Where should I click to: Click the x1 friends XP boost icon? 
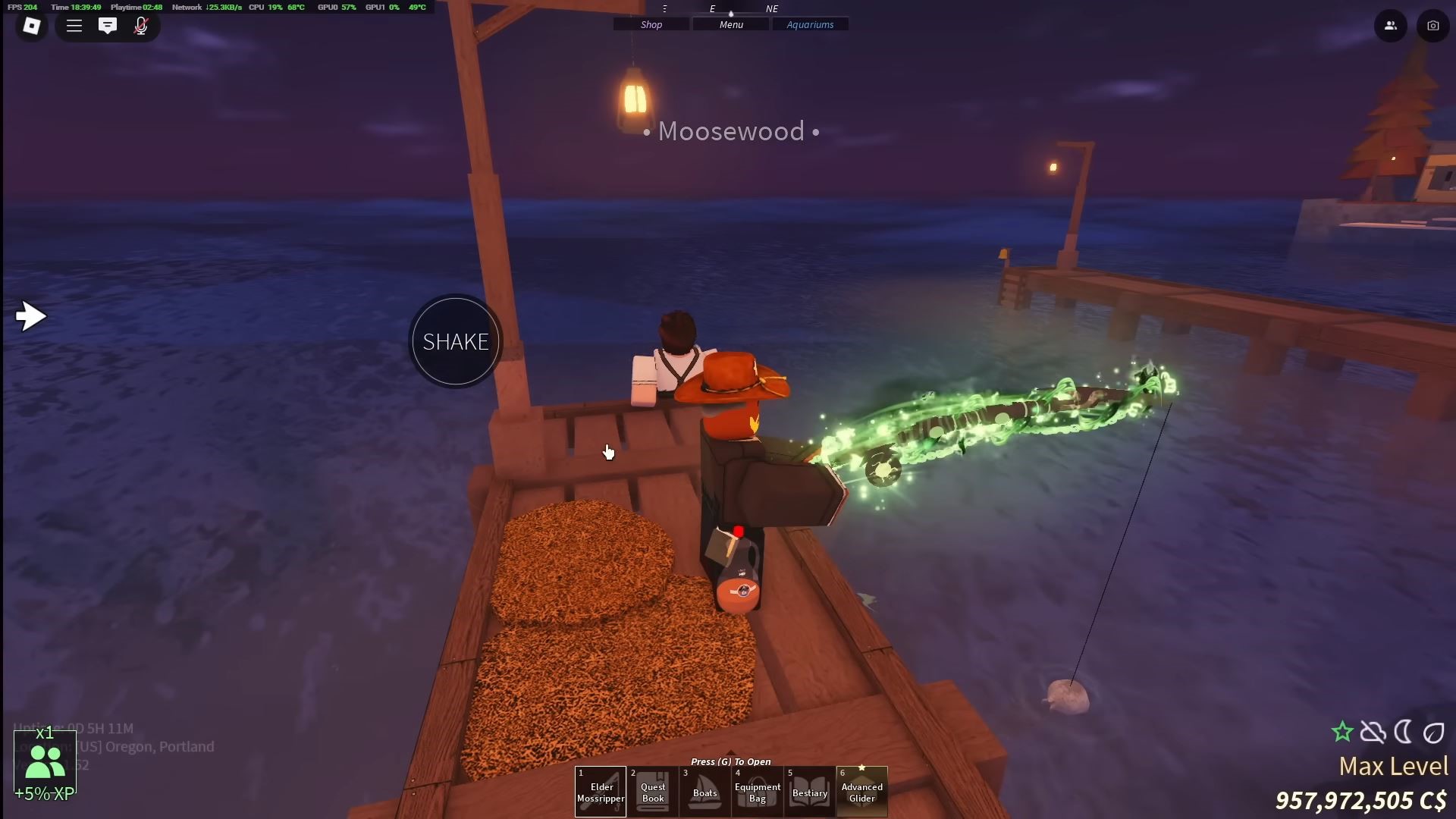point(45,762)
